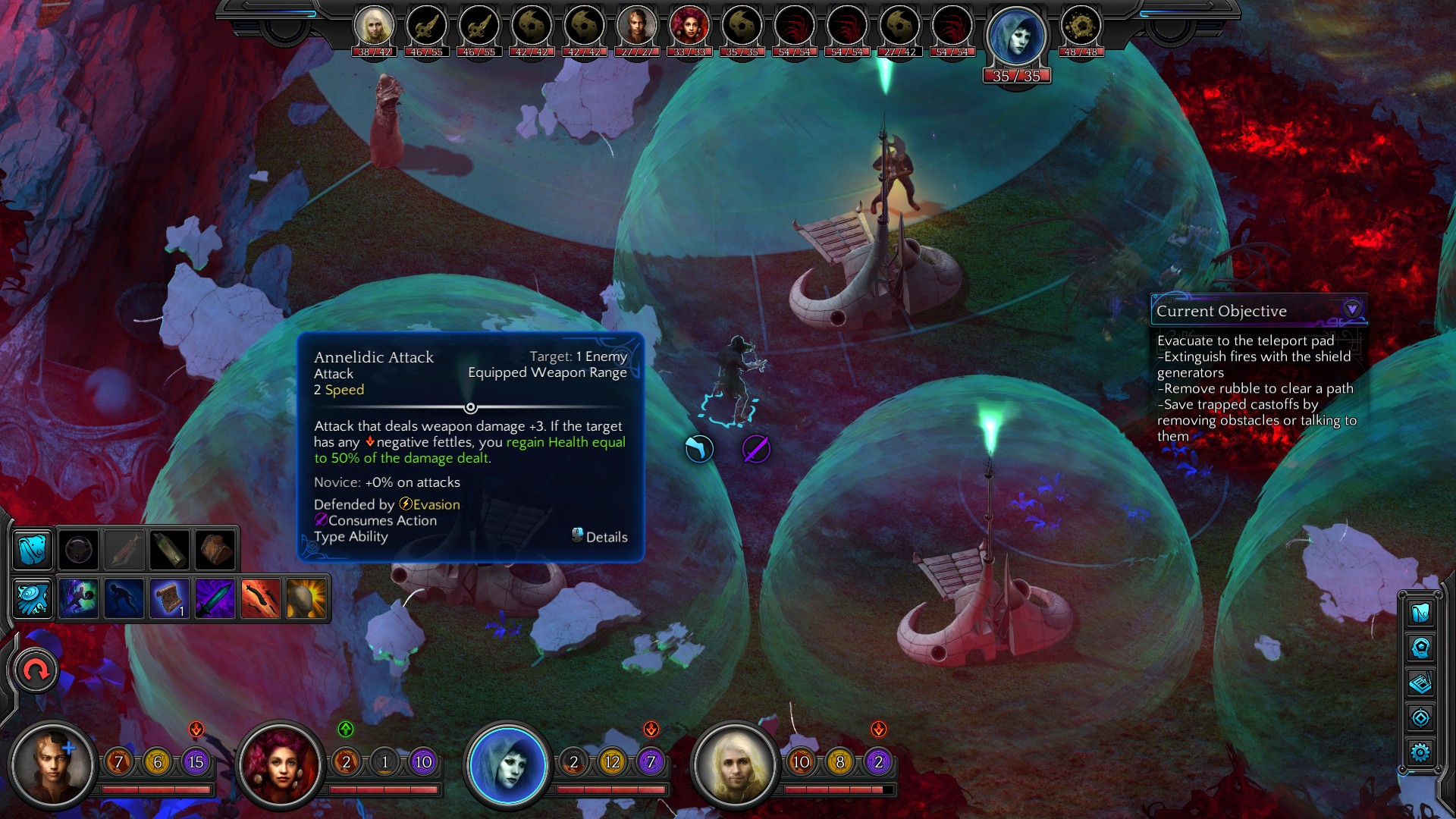Select the dark sneaking-figure ability
1456x819 pixels.
(x=125, y=598)
